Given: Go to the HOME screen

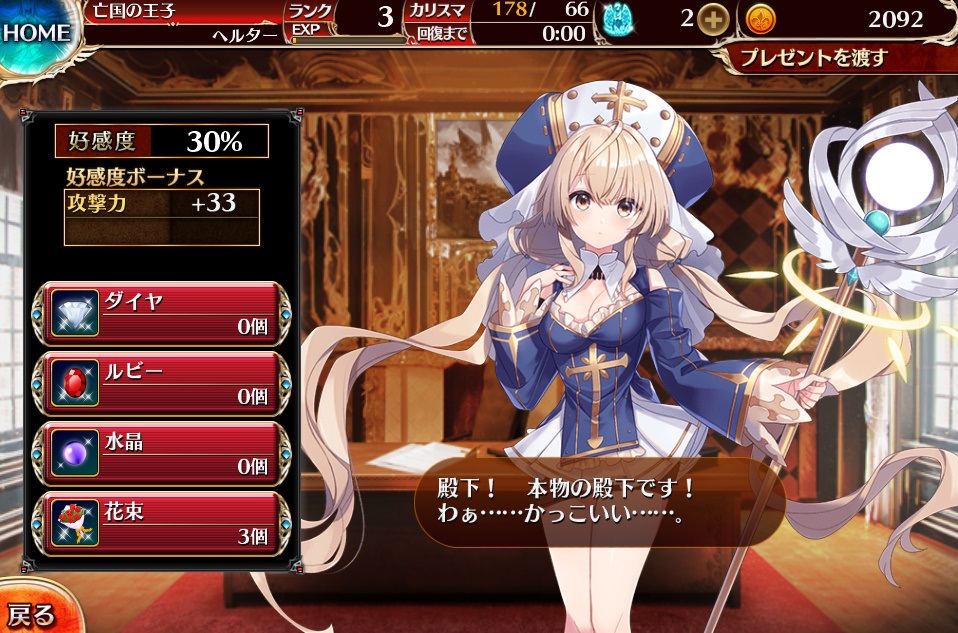Looking at the screenshot, I should [x=36, y=32].
